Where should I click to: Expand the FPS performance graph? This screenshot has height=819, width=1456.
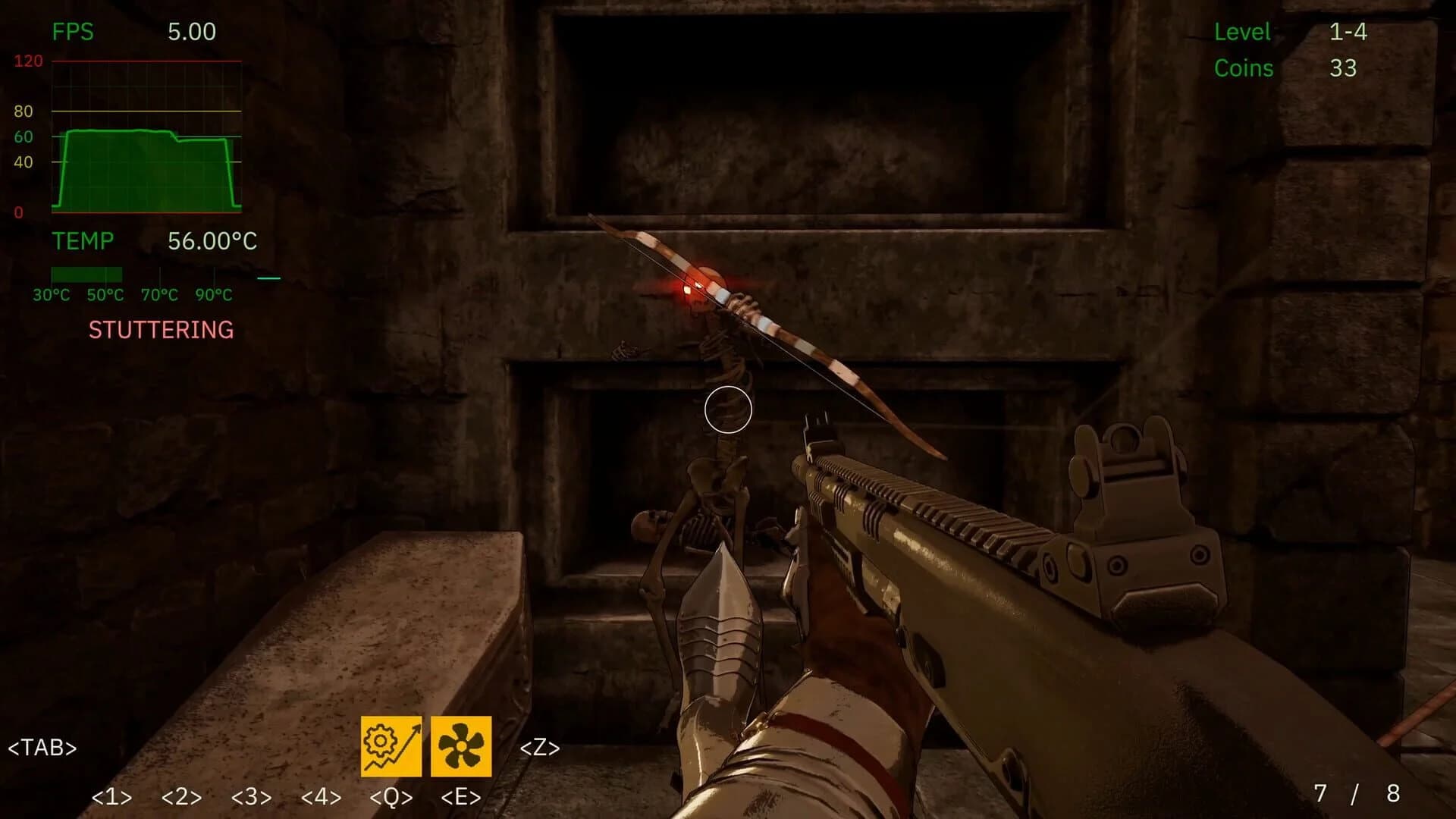[x=144, y=136]
